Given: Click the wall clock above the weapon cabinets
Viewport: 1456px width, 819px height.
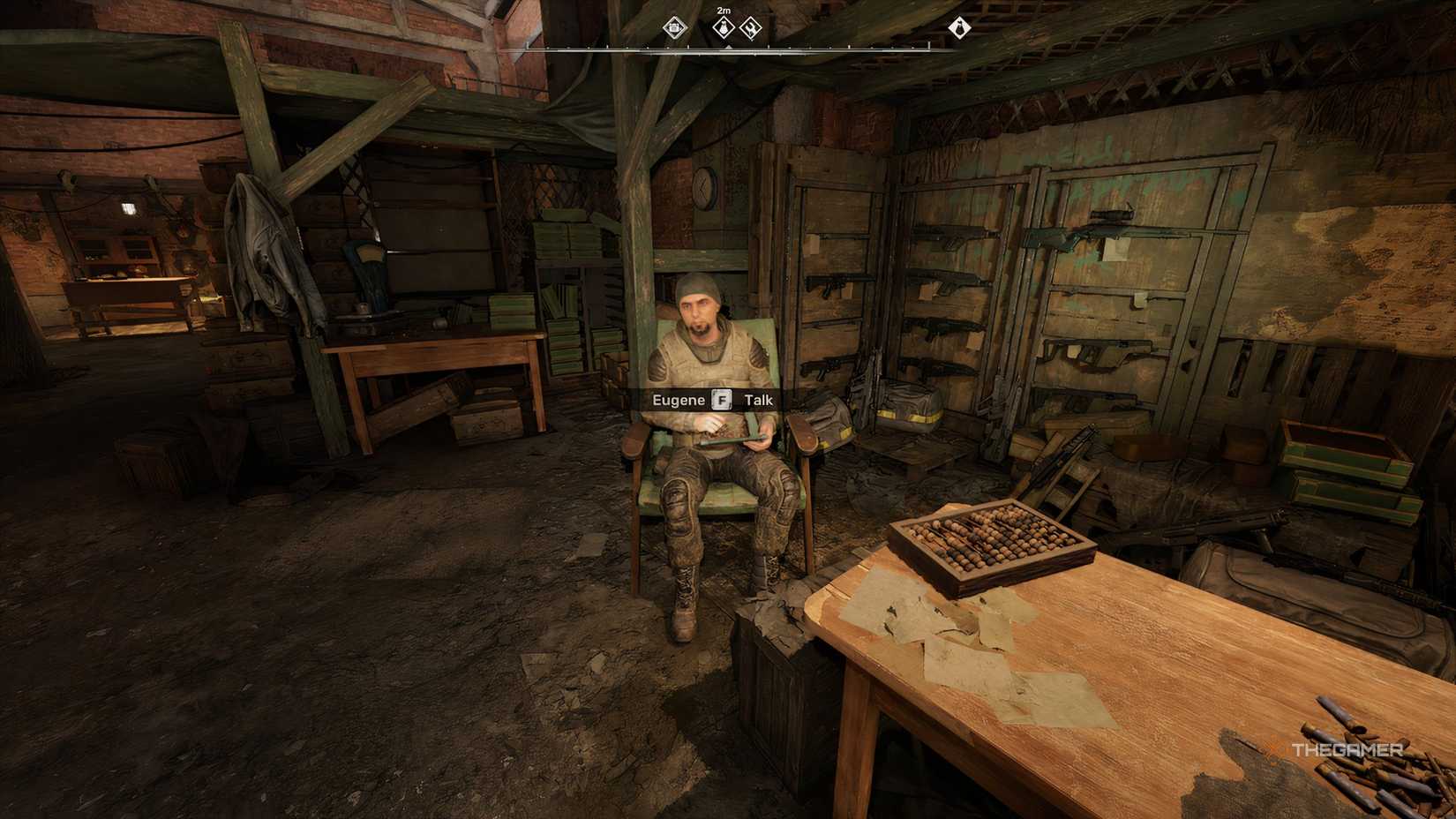Looking at the screenshot, I should pos(702,187).
